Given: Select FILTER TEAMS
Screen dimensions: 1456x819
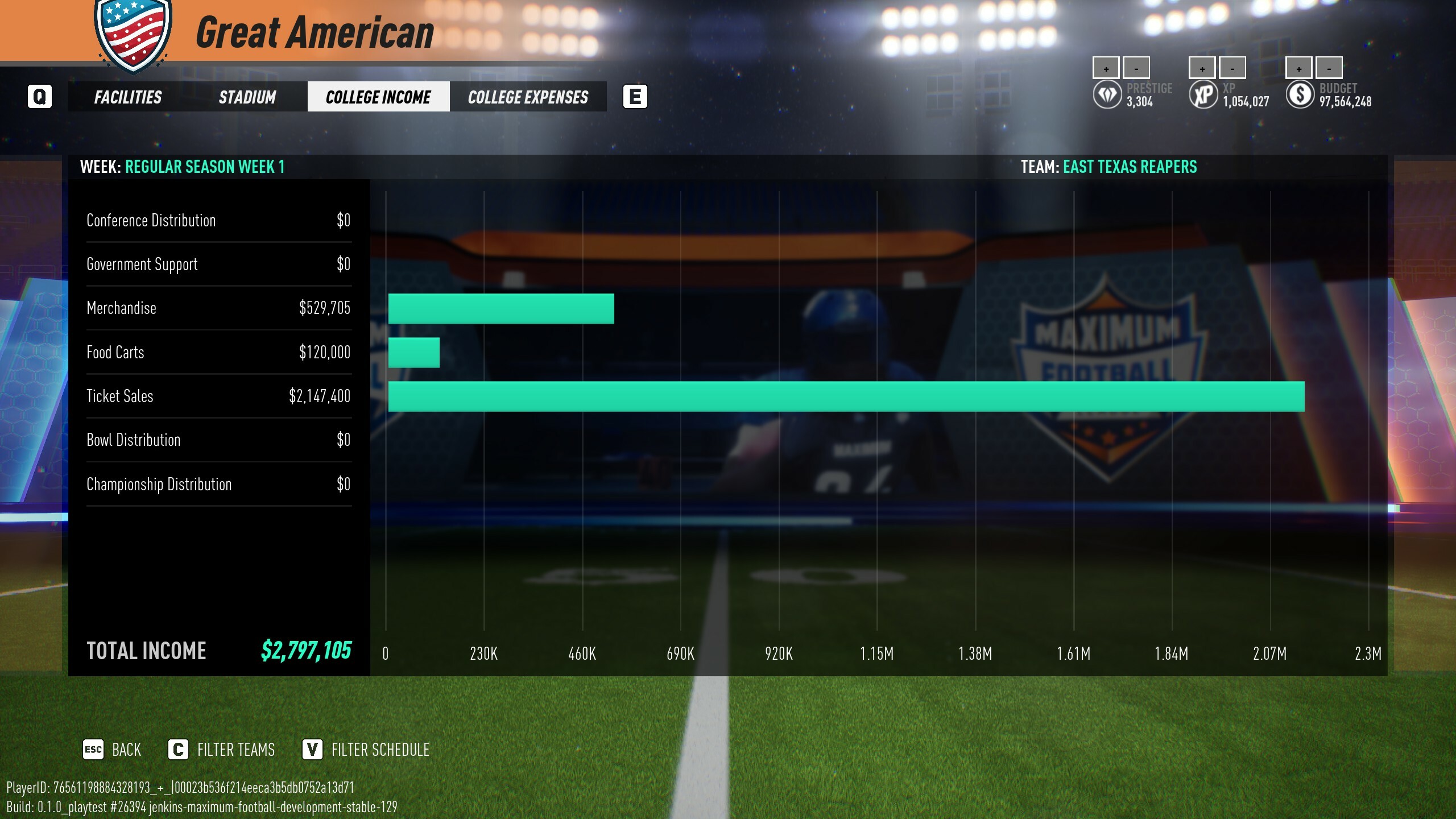Looking at the screenshot, I should (236, 750).
